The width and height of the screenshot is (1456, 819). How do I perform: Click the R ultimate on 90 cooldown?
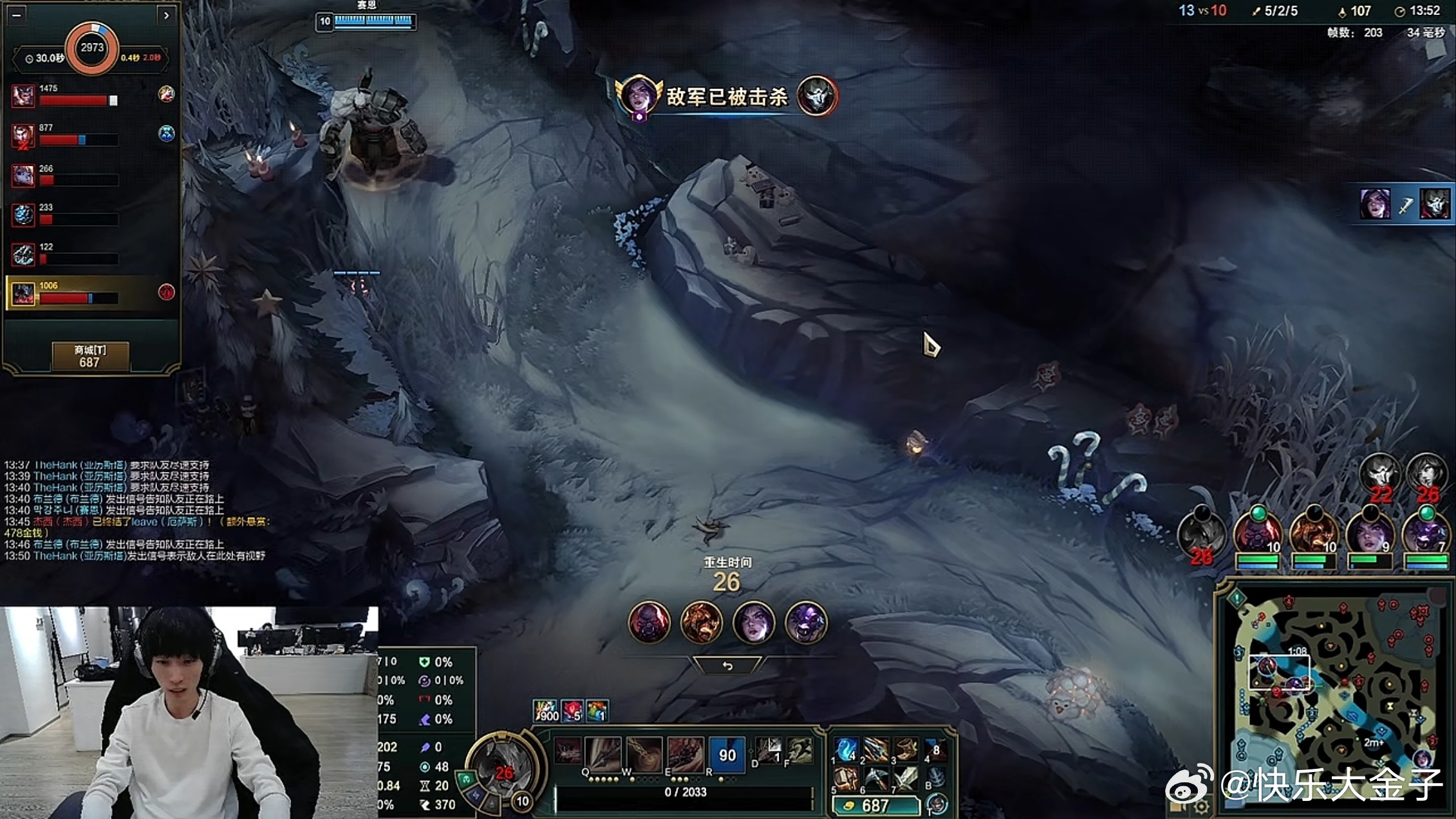pyautogui.click(x=727, y=753)
